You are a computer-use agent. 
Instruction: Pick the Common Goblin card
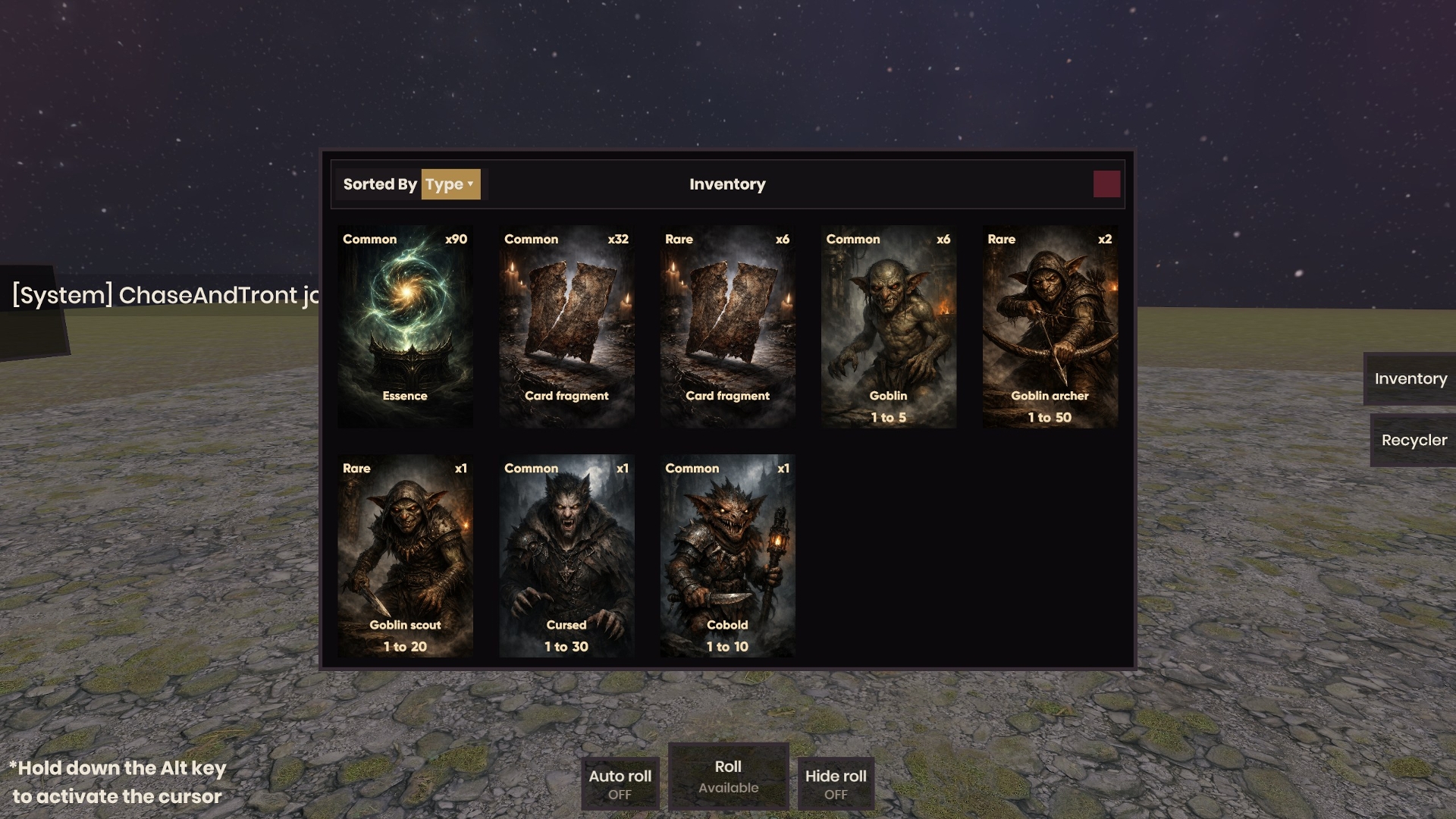(888, 326)
